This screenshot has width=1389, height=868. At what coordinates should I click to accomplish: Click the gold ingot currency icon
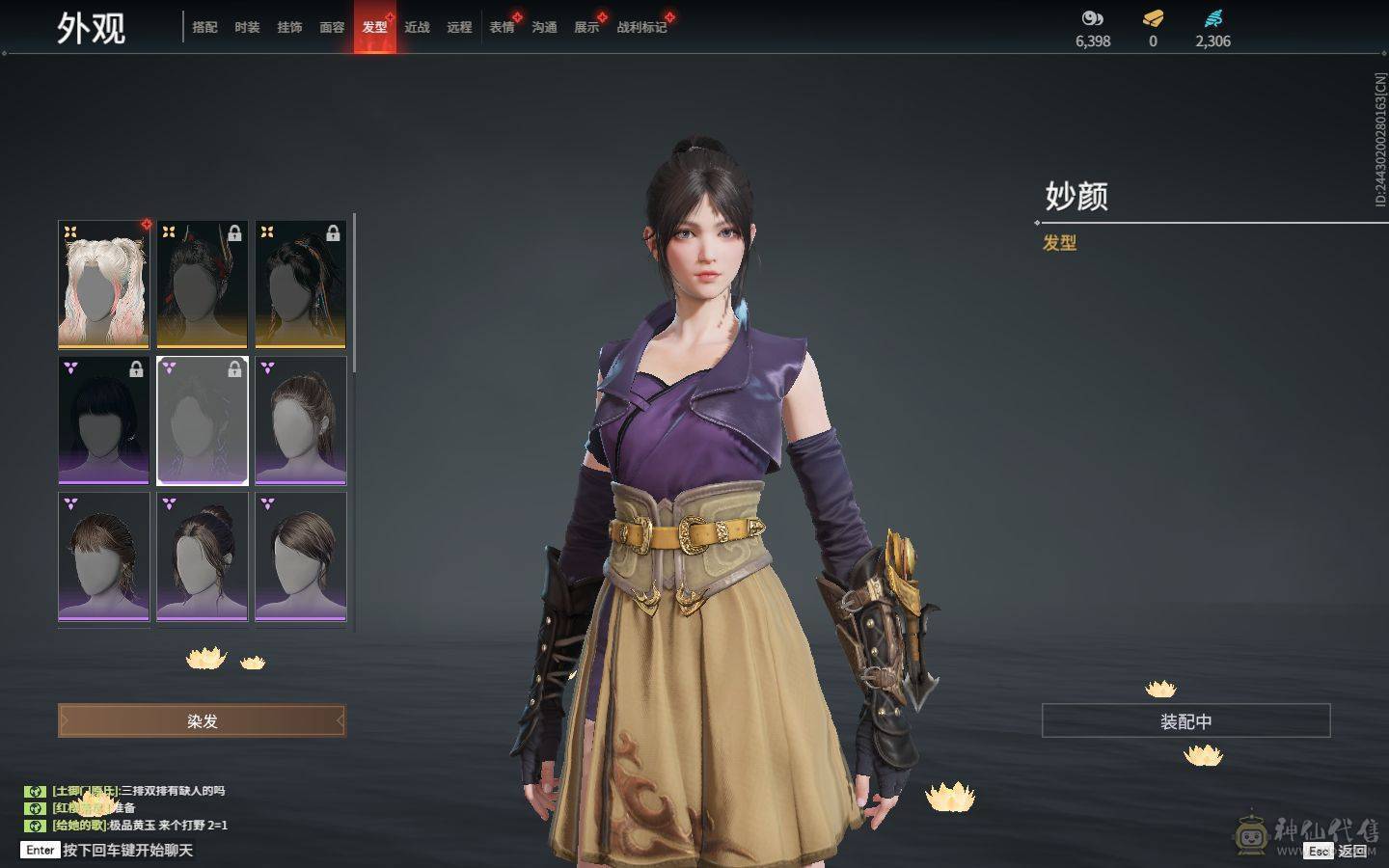pyautogui.click(x=1152, y=17)
